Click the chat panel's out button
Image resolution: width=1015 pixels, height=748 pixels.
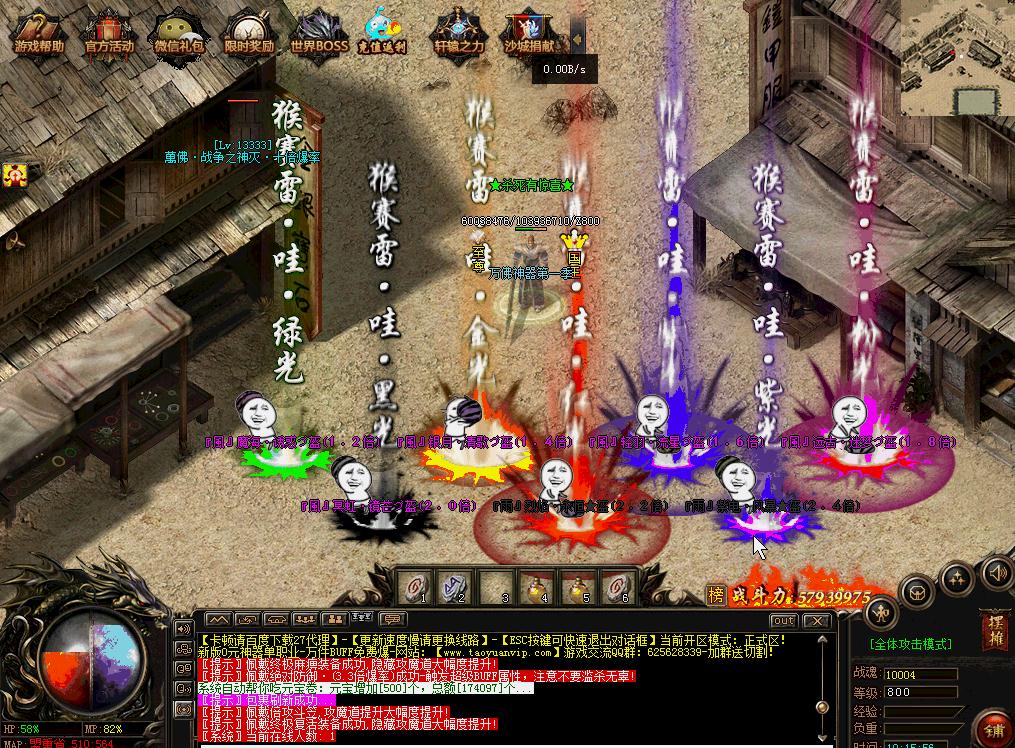[783, 621]
